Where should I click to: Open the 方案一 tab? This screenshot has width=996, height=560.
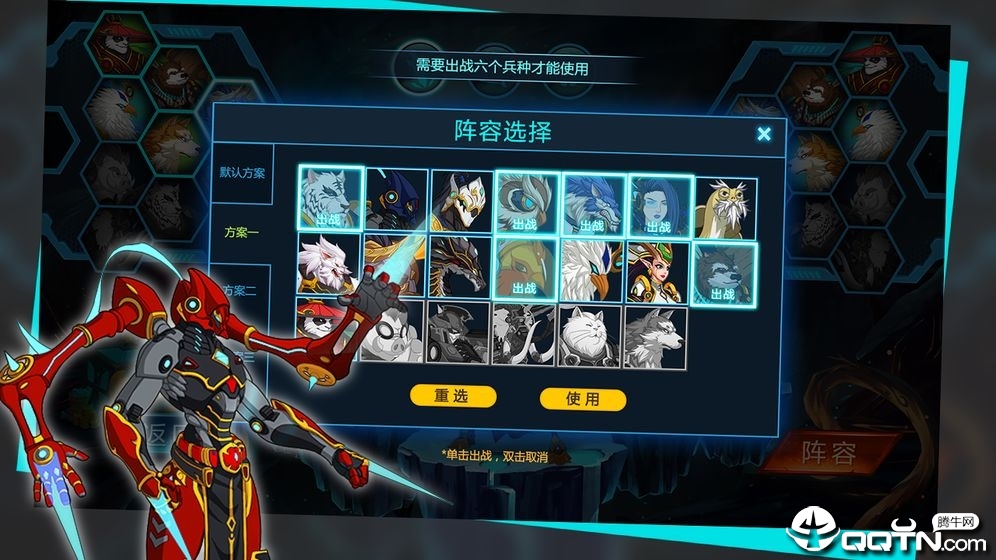(241, 232)
